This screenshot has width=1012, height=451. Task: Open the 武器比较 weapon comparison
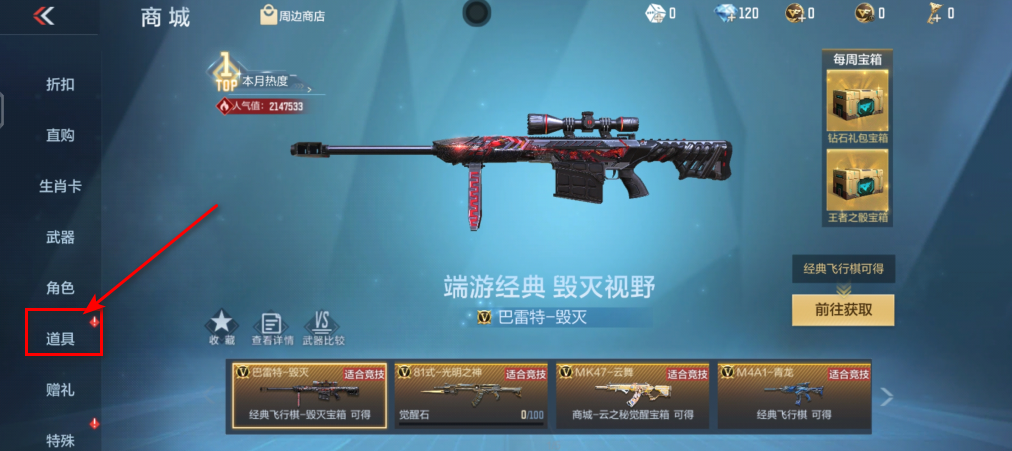coord(323,328)
